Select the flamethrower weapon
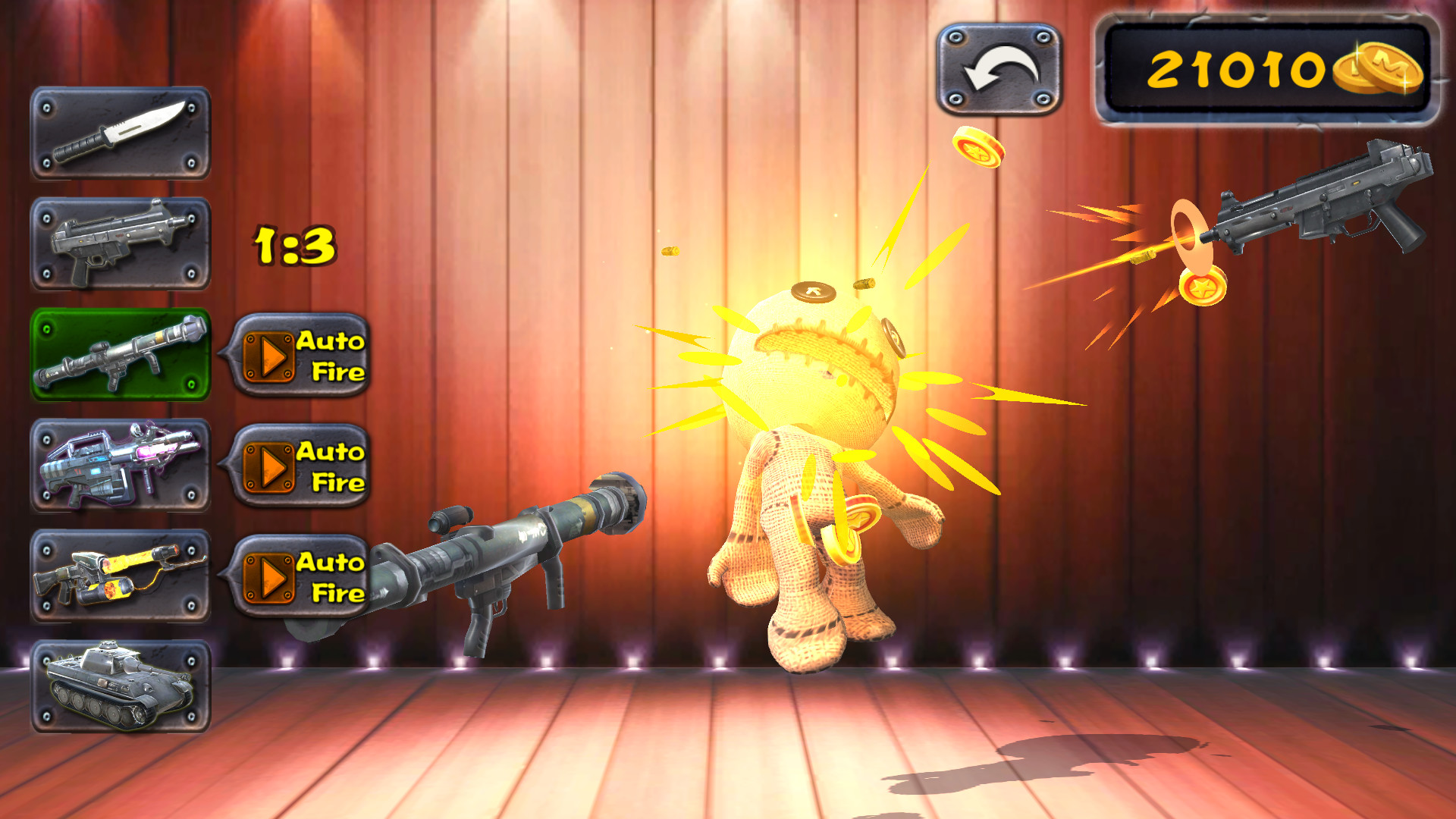 pos(121,576)
